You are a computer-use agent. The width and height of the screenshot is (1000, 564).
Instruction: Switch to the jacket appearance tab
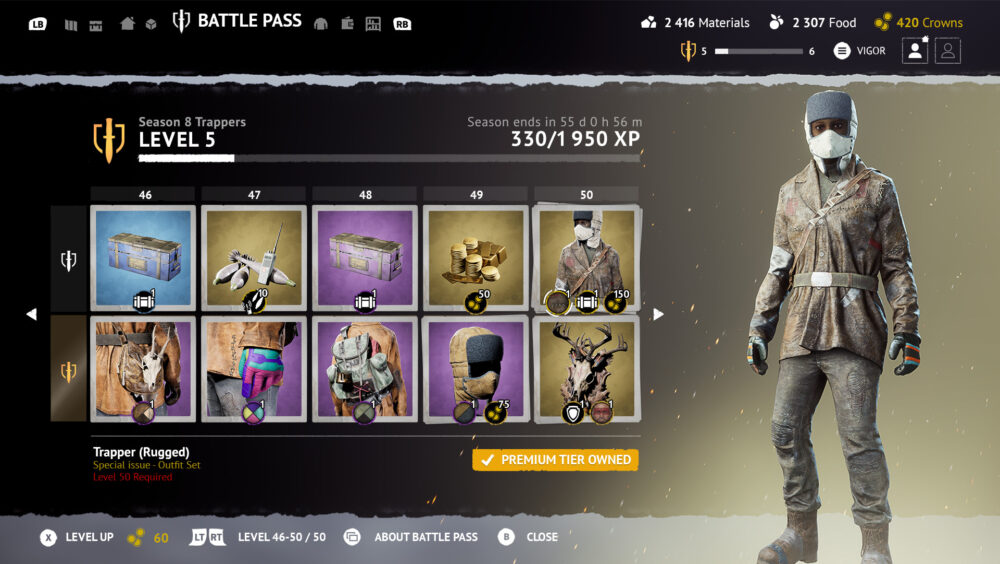(321, 24)
